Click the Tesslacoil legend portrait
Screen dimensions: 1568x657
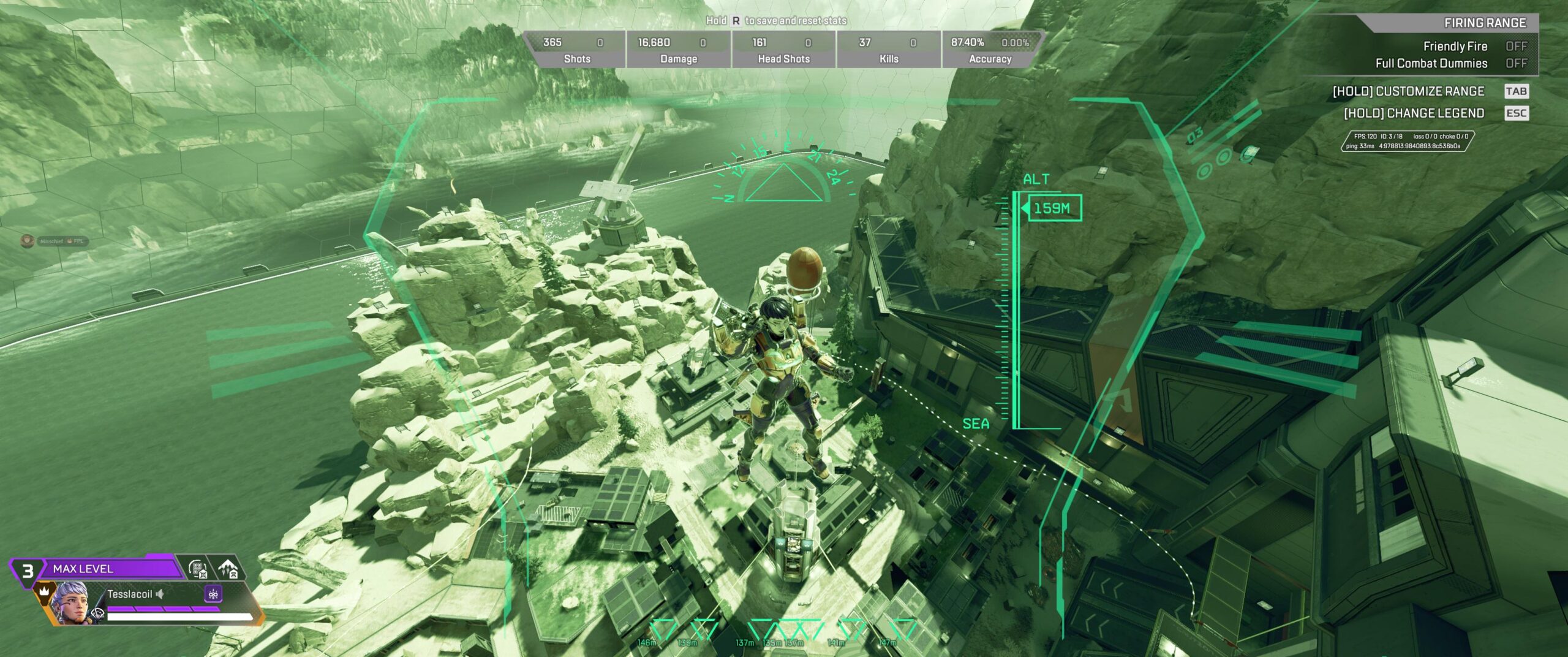(72, 604)
